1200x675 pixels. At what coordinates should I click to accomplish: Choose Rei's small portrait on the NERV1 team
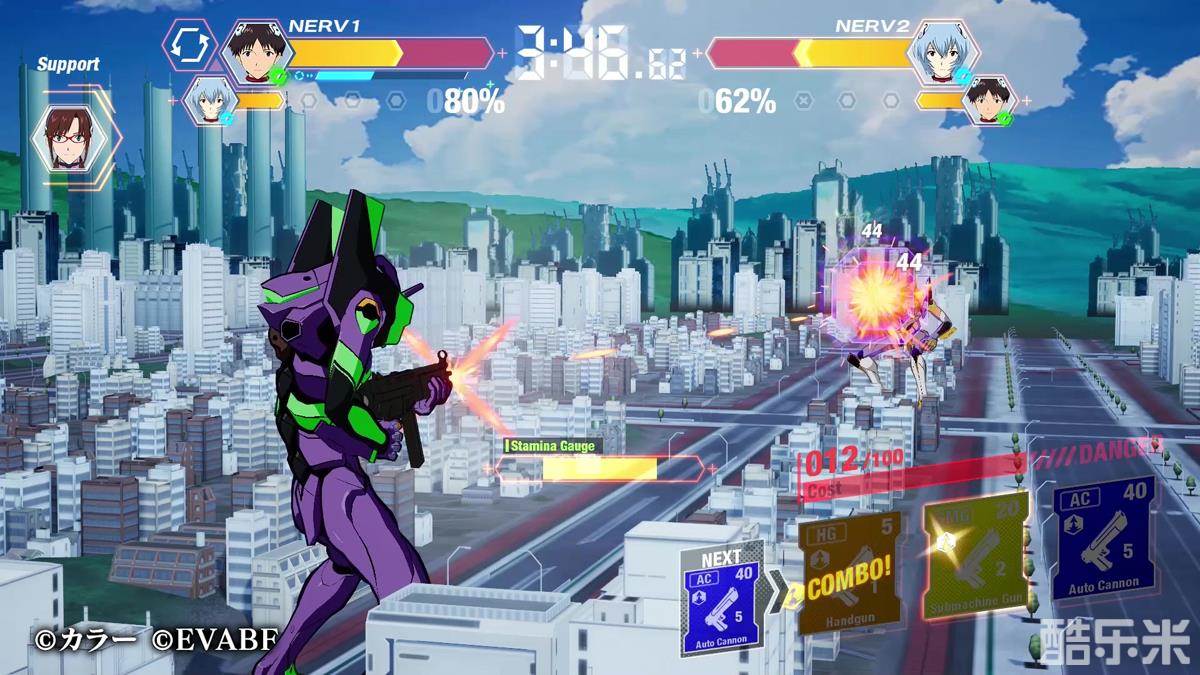click(210, 101)
